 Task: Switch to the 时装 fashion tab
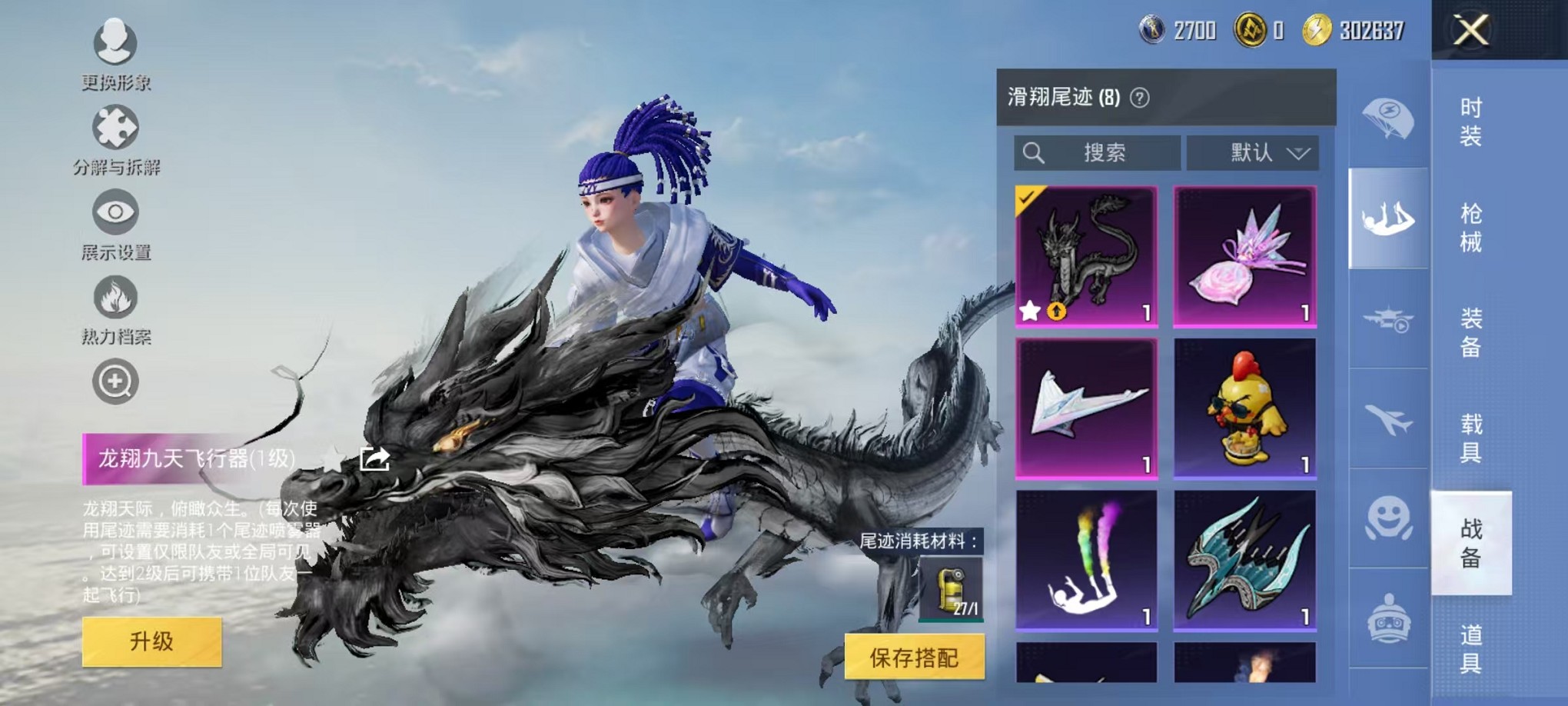point(1470,120)
